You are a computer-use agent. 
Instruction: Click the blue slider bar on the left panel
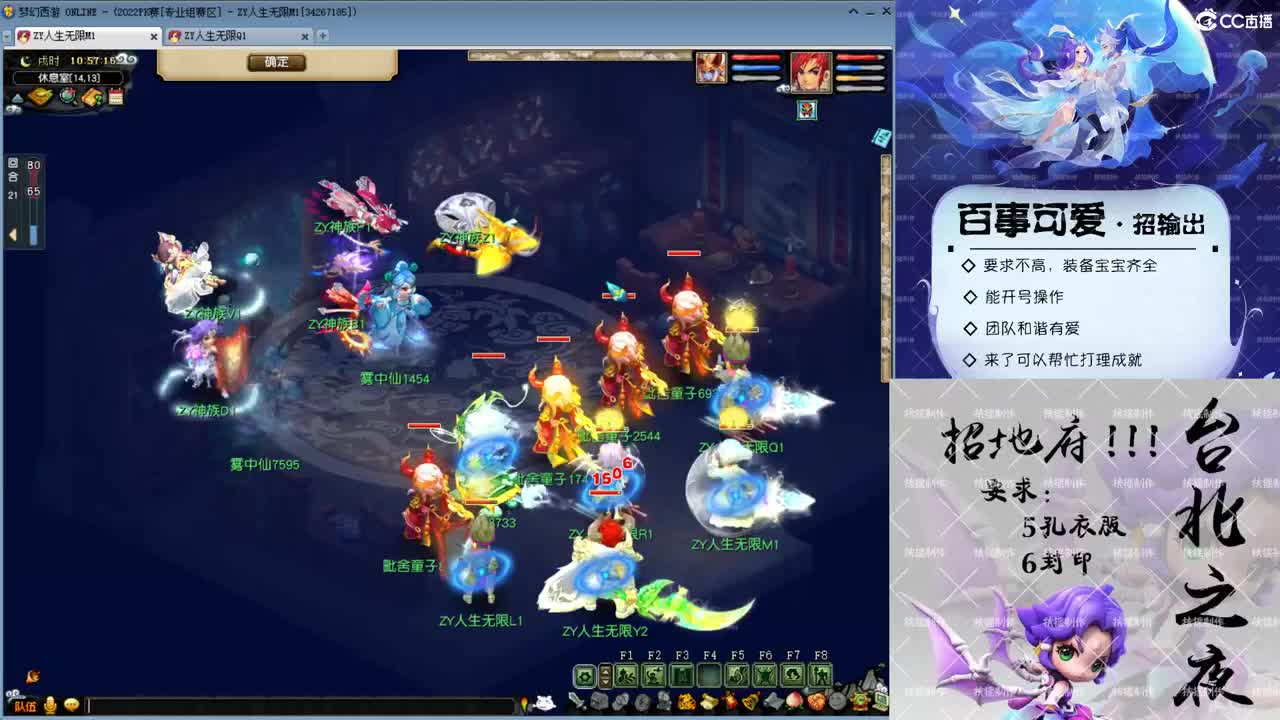pos(34,233)
